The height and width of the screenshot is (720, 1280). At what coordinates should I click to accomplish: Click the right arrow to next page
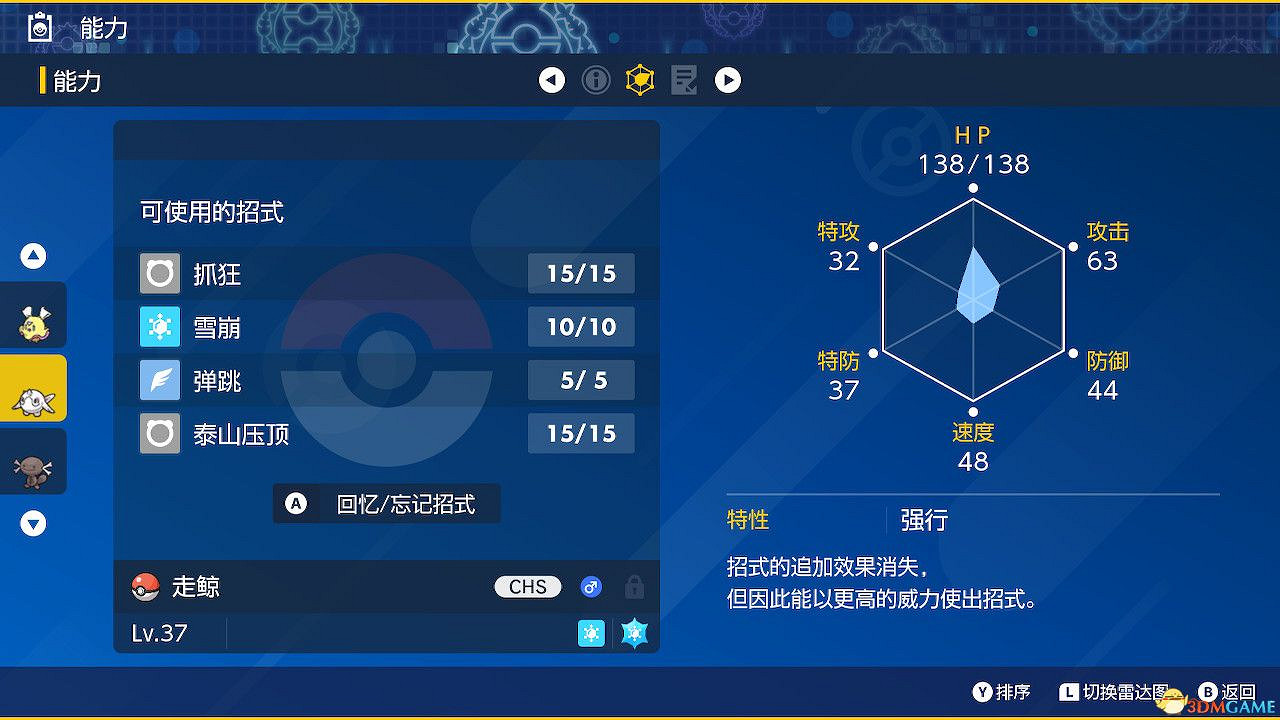pos(728,80)
